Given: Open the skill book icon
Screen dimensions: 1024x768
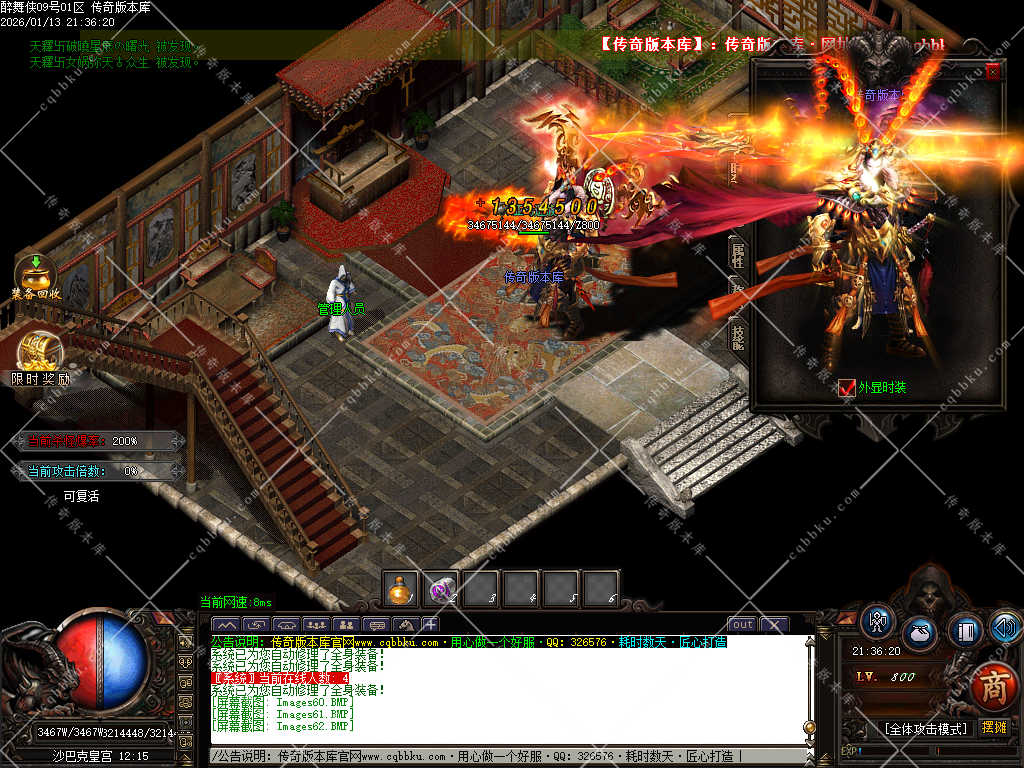Looking at the screenshot, I should 965,630.
